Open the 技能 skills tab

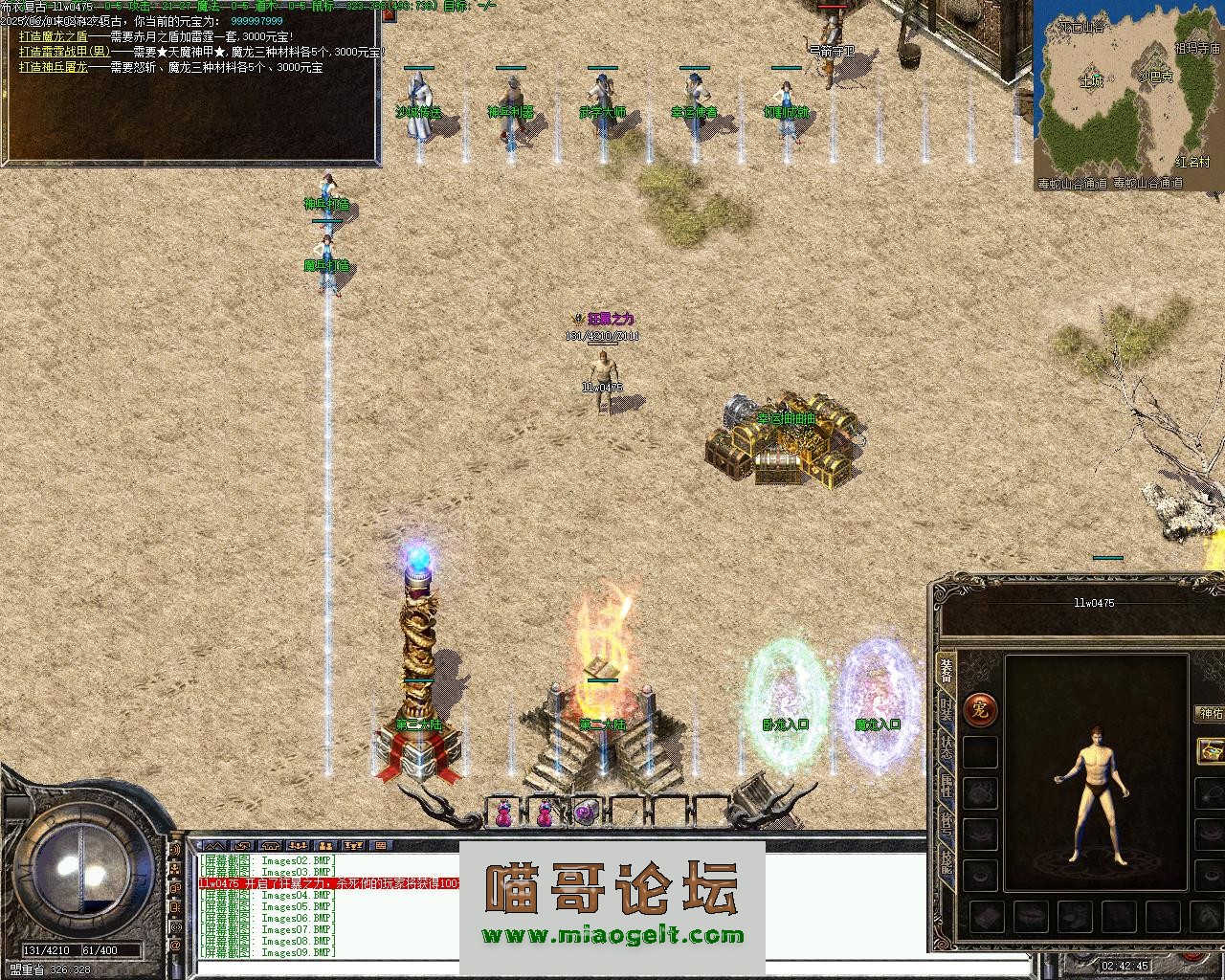[x=946, y=864]
